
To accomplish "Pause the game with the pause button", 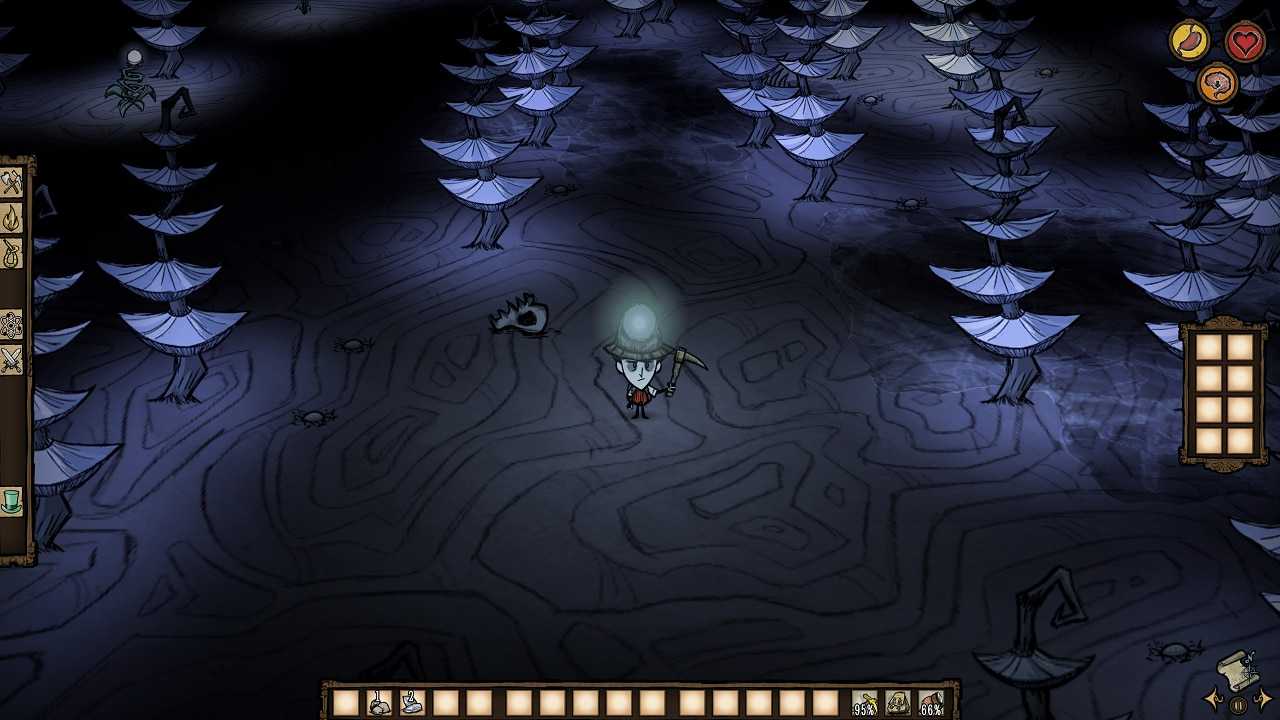I will coord(1238,705).
